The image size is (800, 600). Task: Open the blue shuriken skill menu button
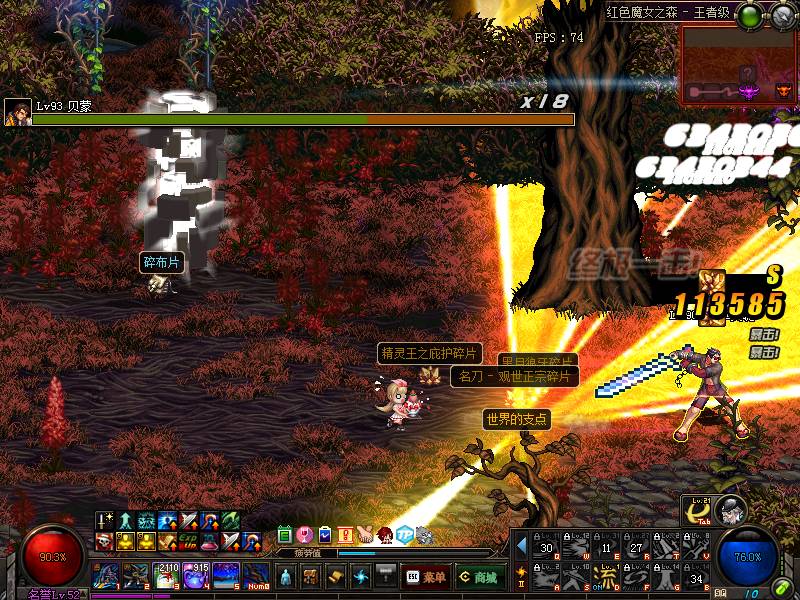click(360, 577)
